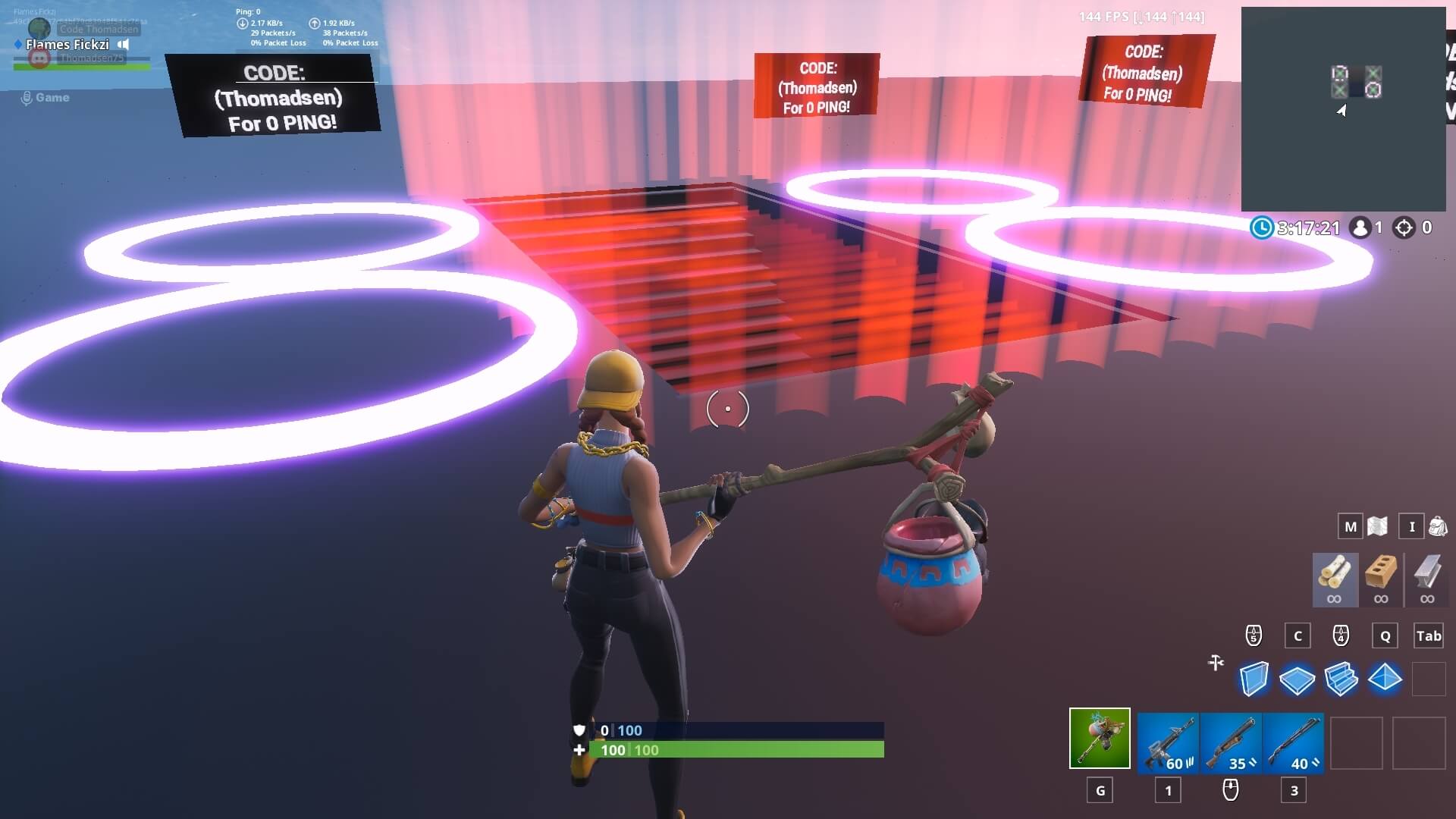Click the waypoint marker icon showing 0
Viewport: 1456px width, 819px height.
tap(1404, 227)
